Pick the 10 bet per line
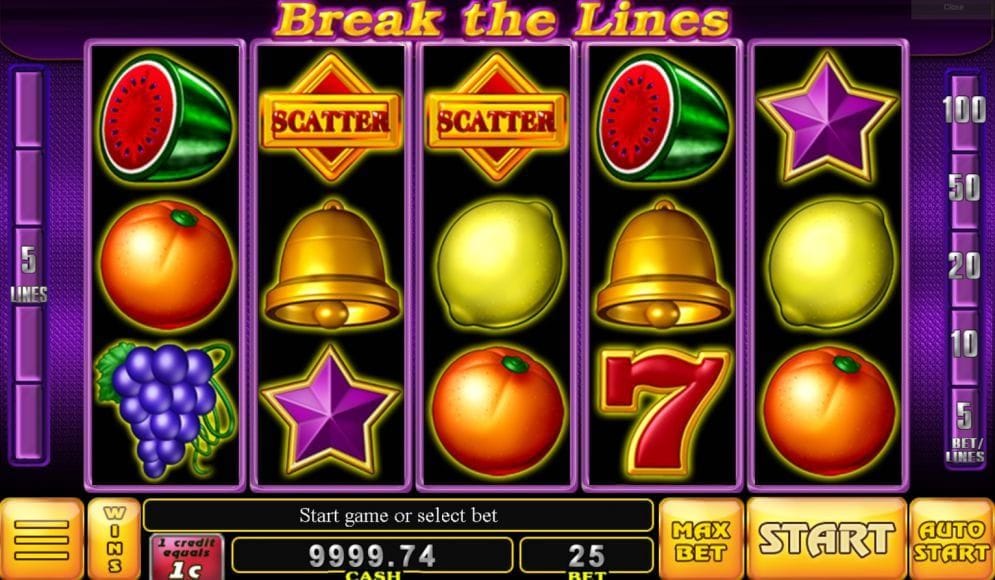This screenshot has width=995, height=580. tap(964, 344)
